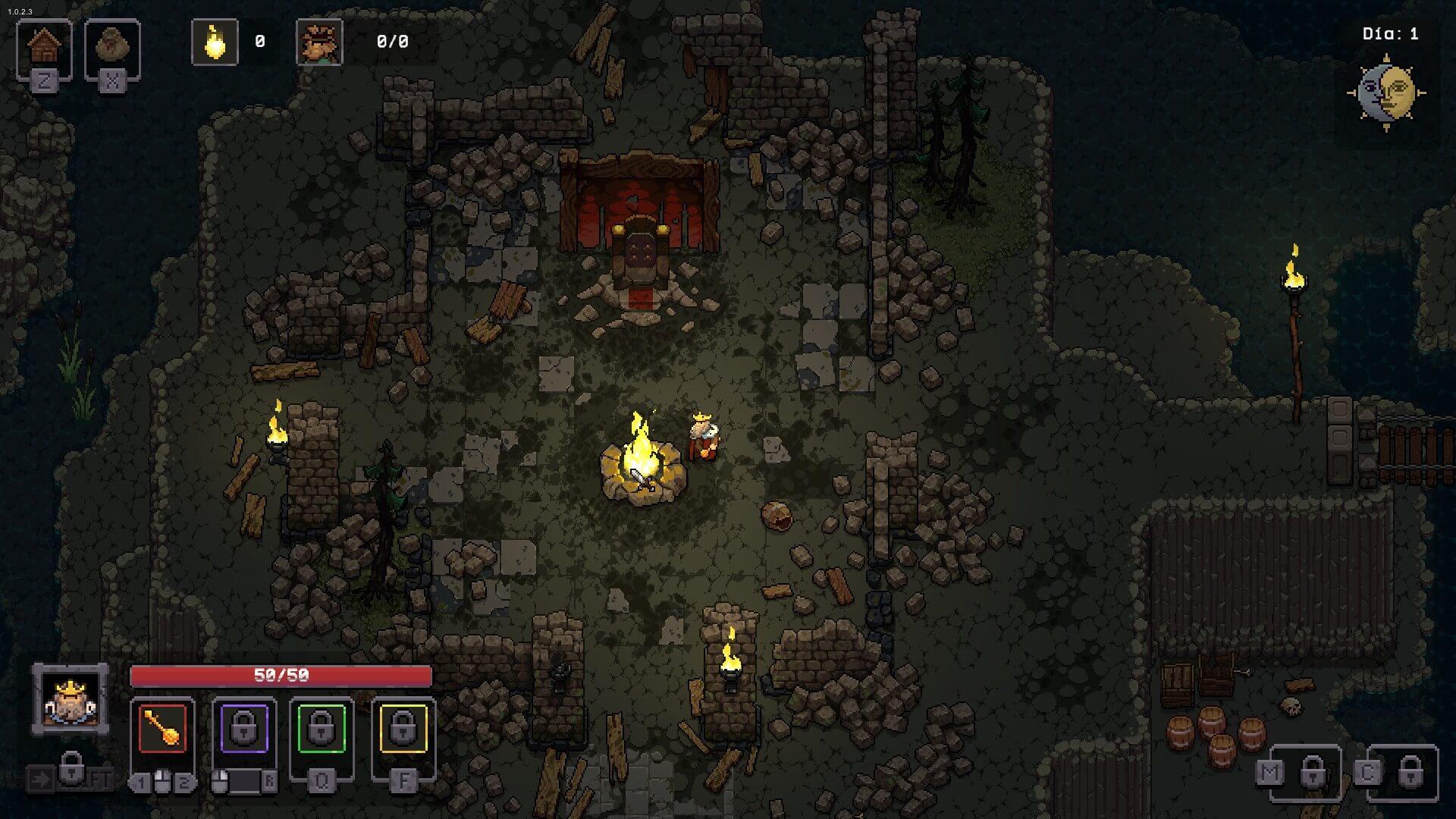Click the villager population portrait icon
This screenshot has height=819, width=1456.
coord(319,42)
